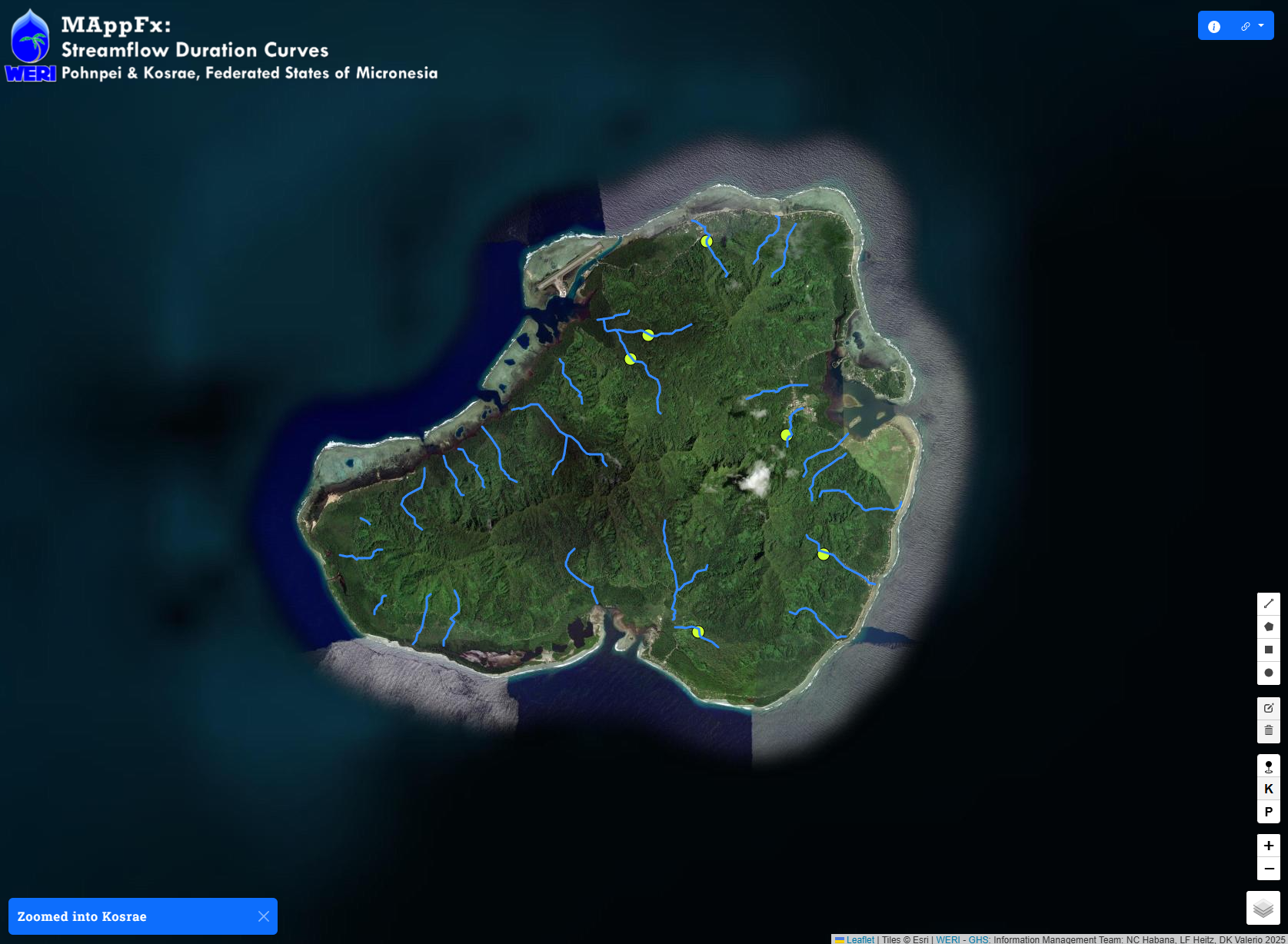The height and width of the screenshot is (944, 1288).
Task: Open the info panel via info button
Action: 1214,25
